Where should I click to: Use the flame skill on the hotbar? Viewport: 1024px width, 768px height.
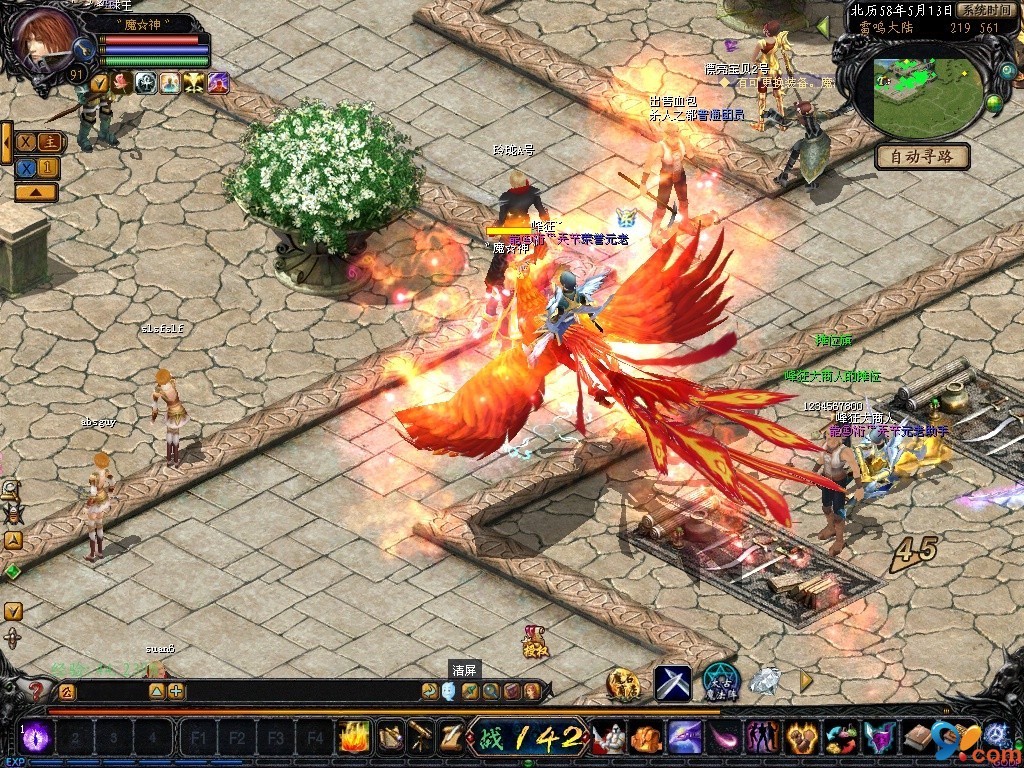click(354, 737)
